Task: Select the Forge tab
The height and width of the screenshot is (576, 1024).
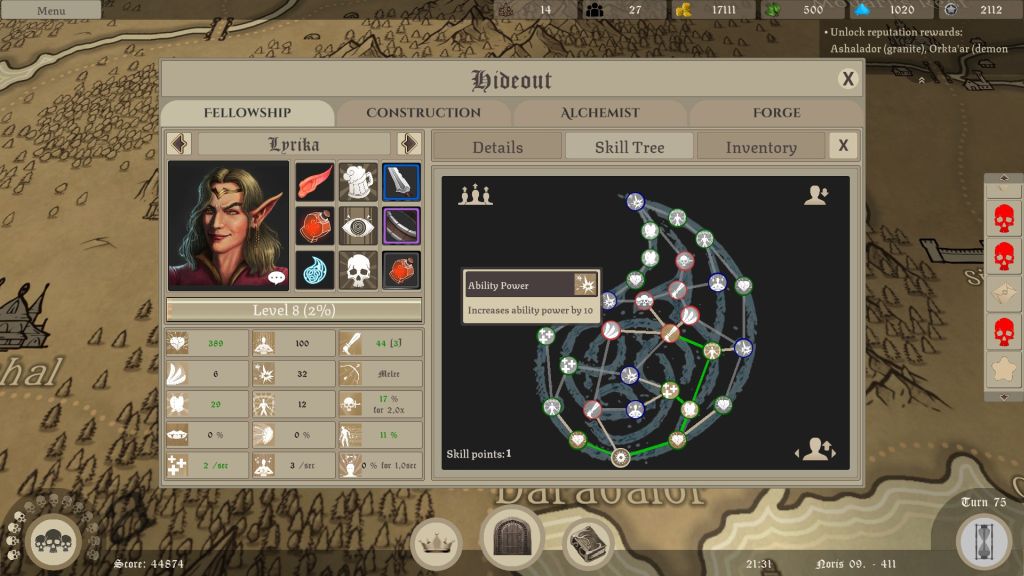Action: (776, 113)
